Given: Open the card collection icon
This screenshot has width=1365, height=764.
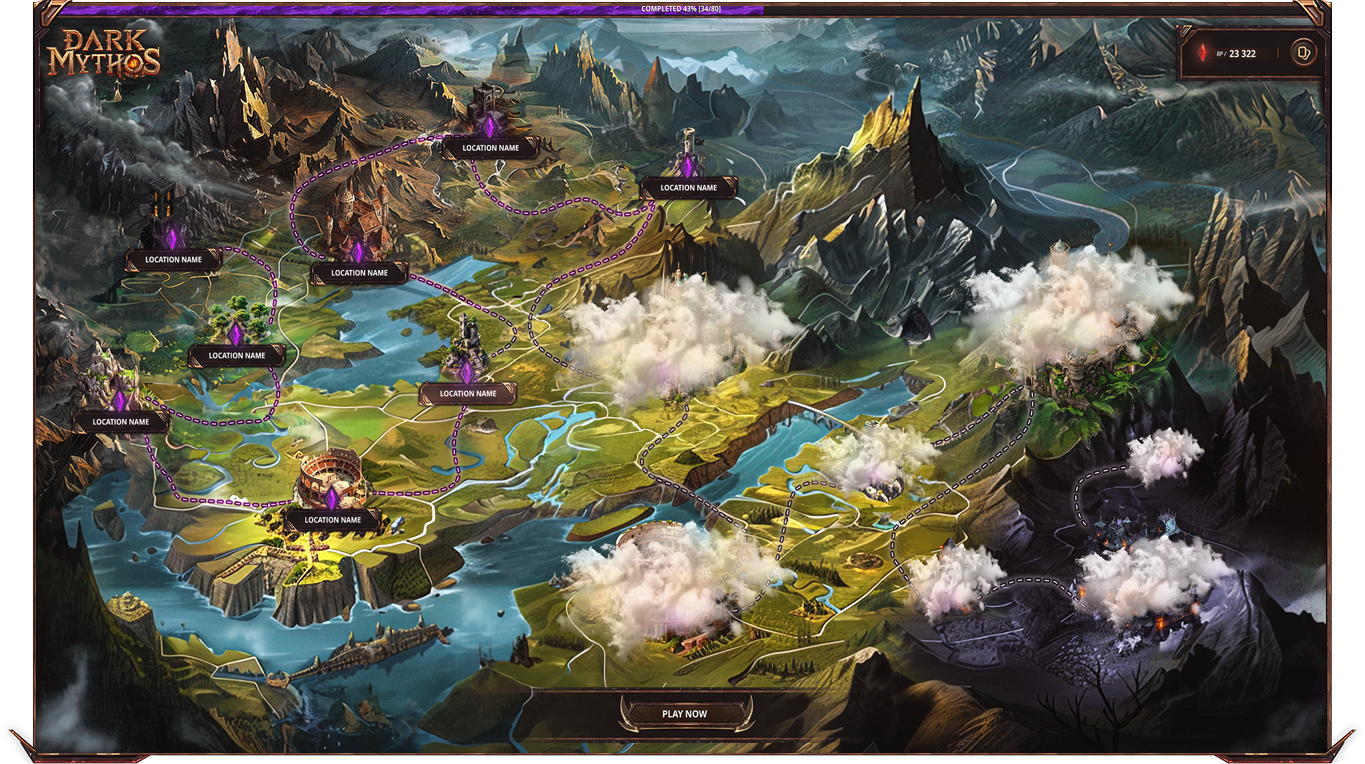Looking at the screenshot, I should click(x=1302, y=52).
